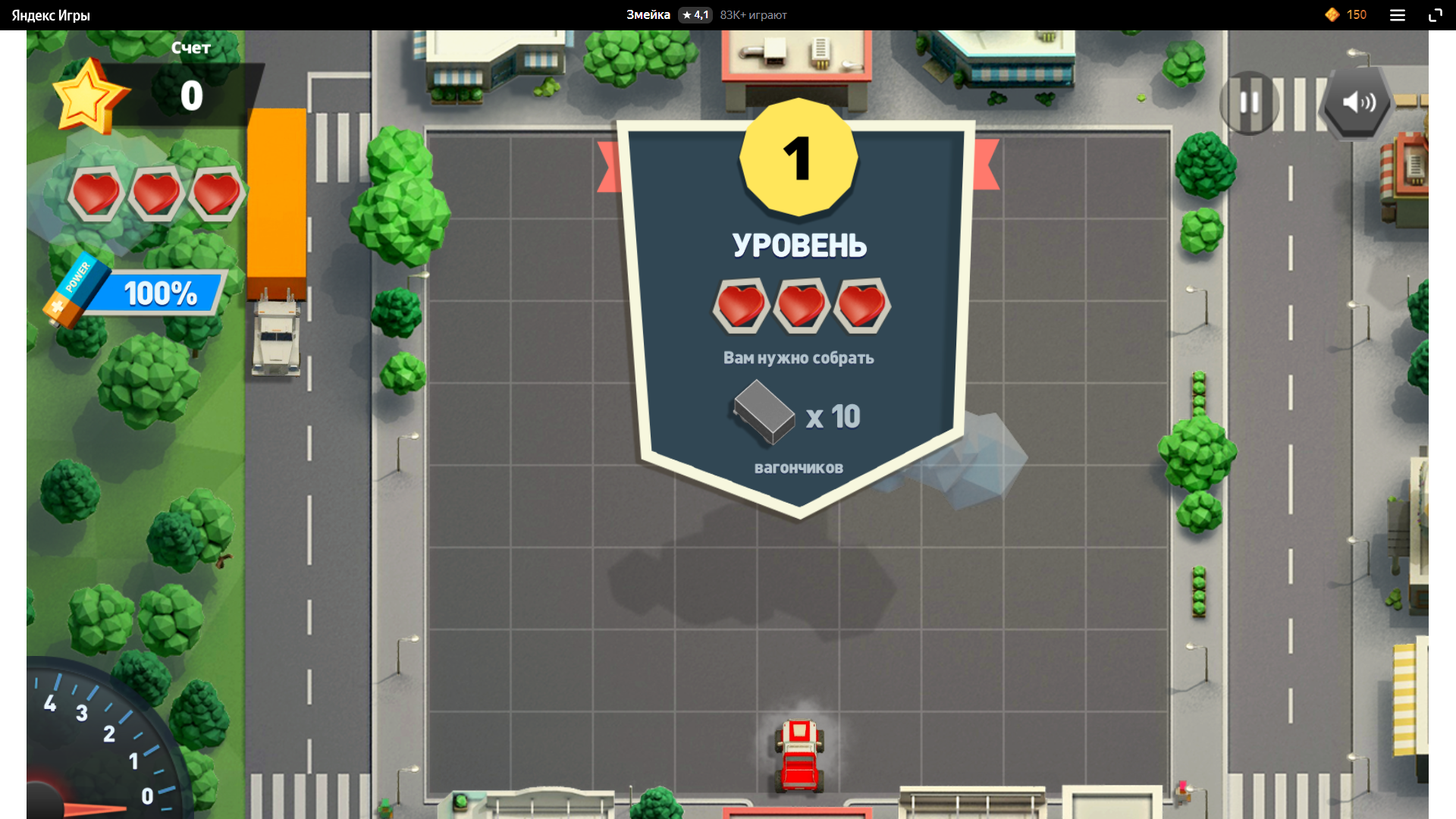Enter fullscreen mode
1456x819 pixels.
point(1436,14)
